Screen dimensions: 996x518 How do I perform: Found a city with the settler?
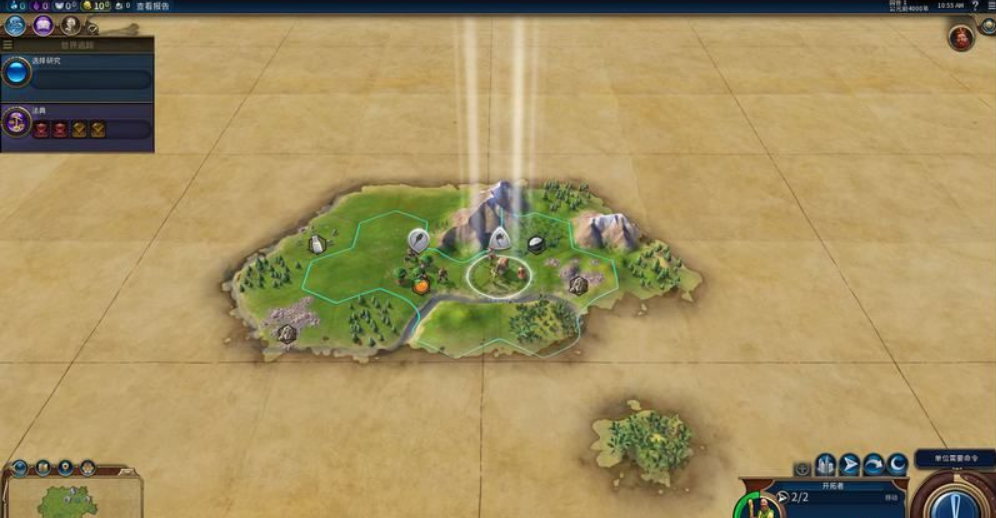[825, 465]
